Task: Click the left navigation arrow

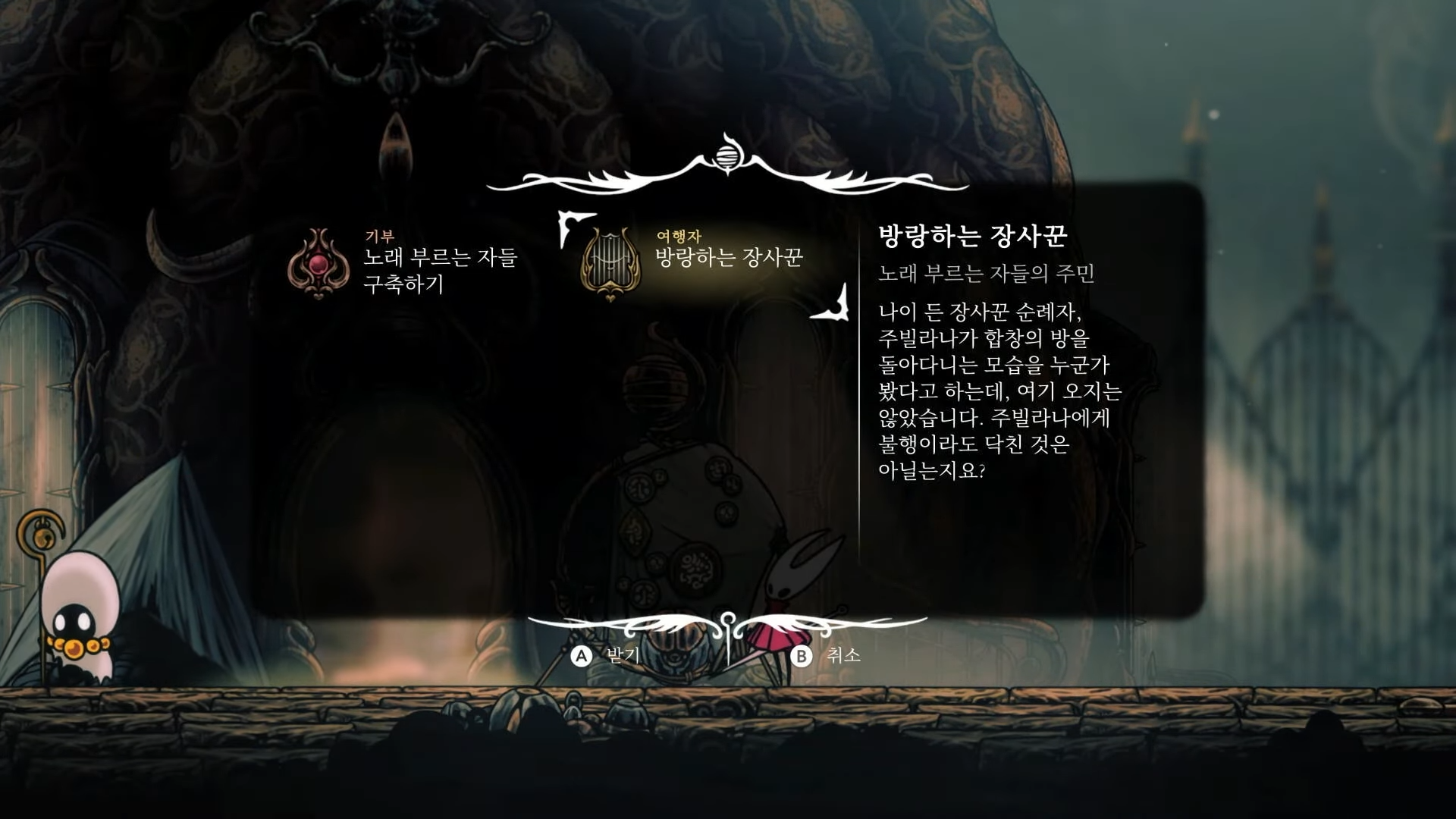Action: coord(570,227)
